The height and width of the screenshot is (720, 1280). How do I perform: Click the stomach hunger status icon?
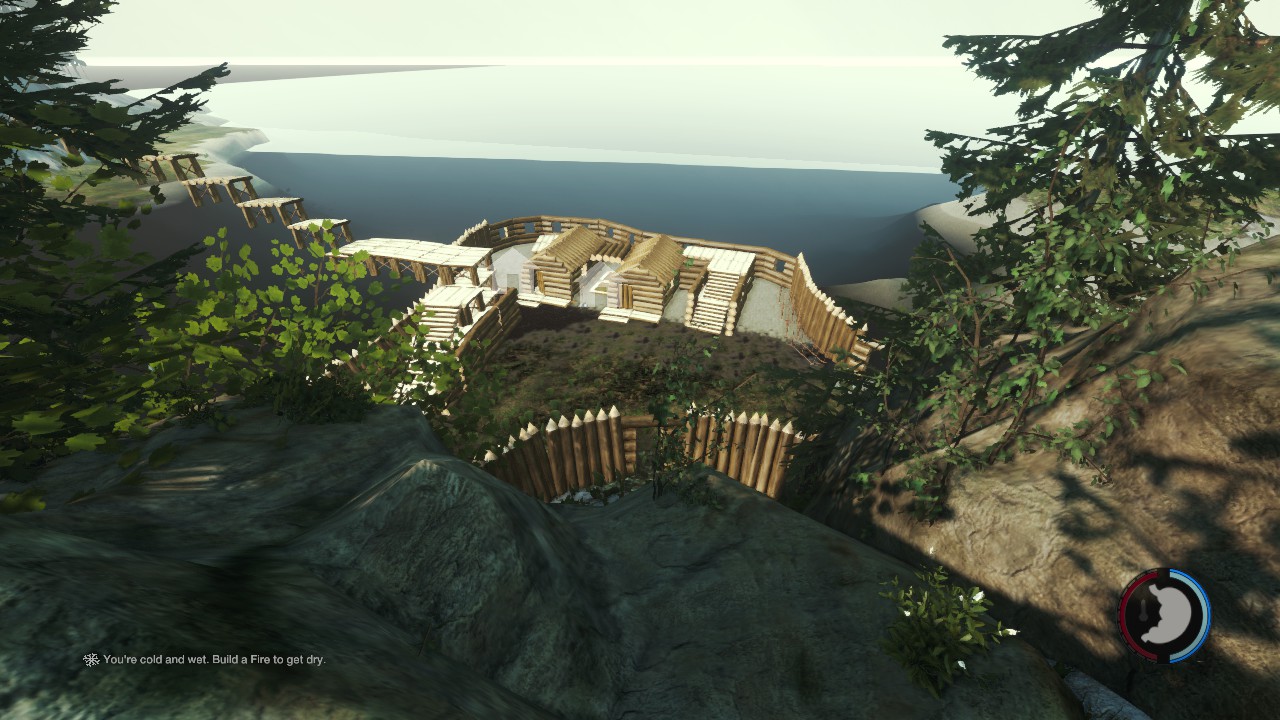pos(1165,616)
